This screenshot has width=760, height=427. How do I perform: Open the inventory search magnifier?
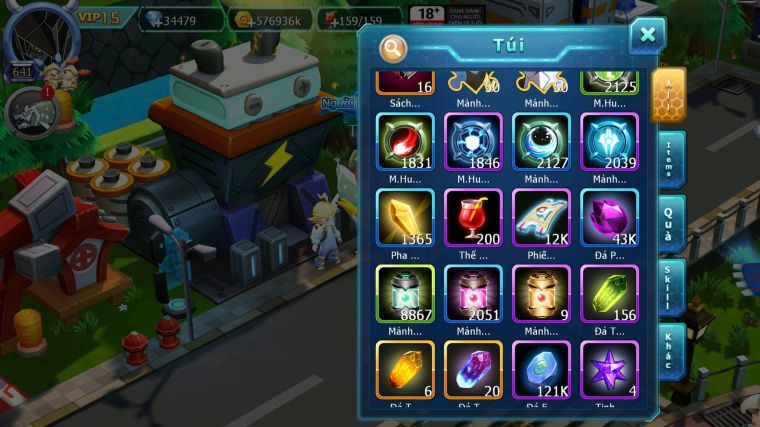(393, 47)
